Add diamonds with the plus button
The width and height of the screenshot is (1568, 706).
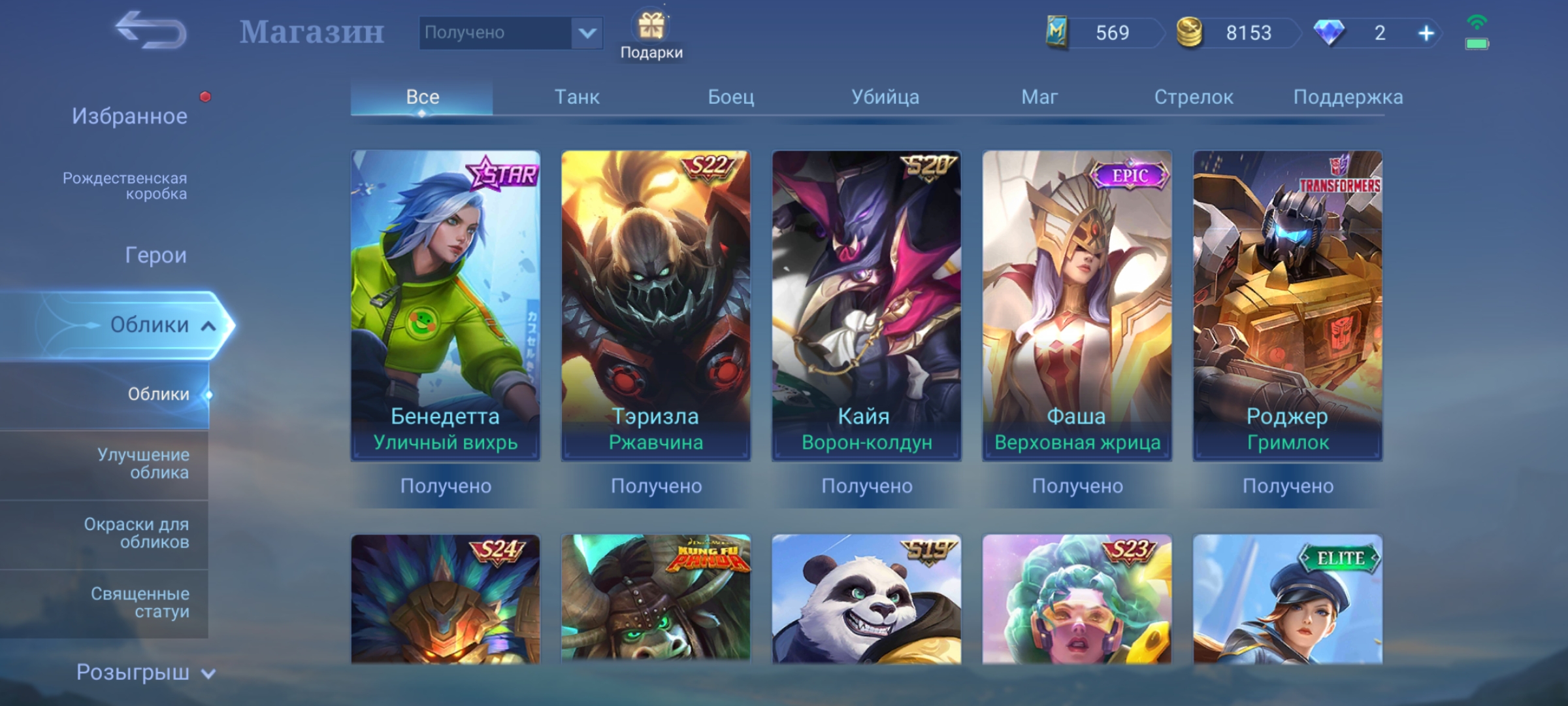point(1426,33)
